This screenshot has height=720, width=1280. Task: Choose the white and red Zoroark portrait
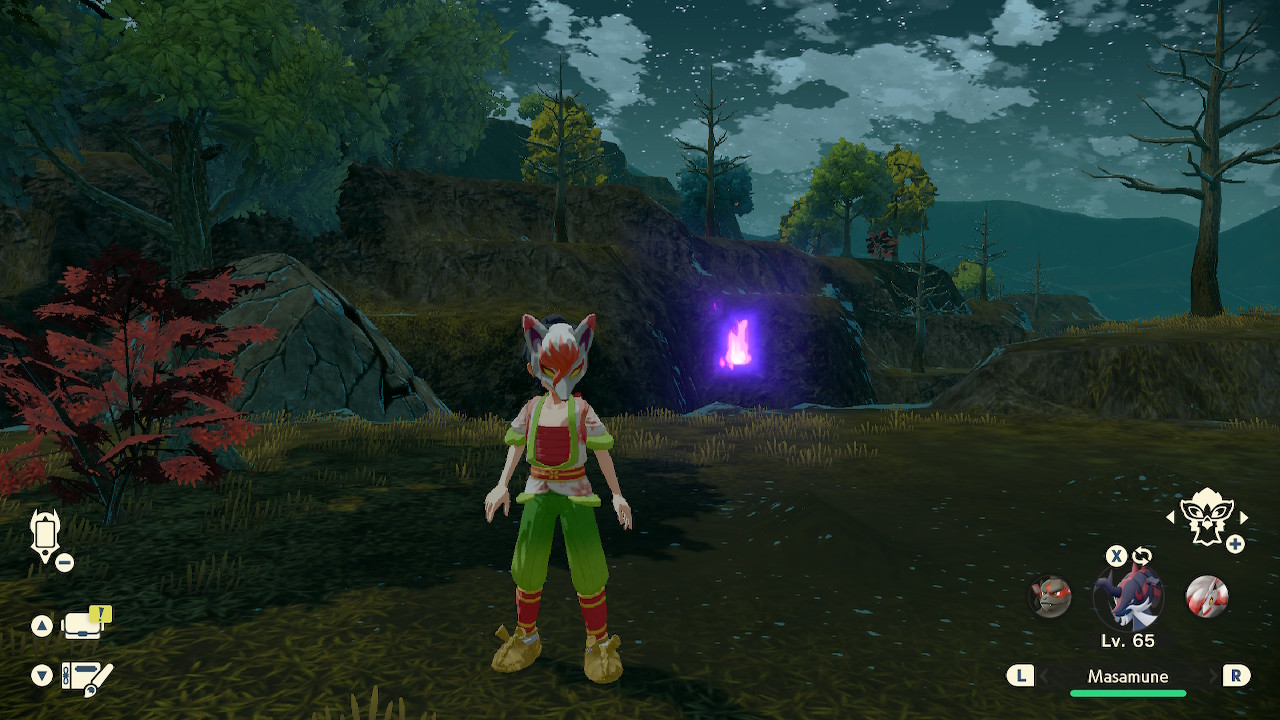[1206, 597]
